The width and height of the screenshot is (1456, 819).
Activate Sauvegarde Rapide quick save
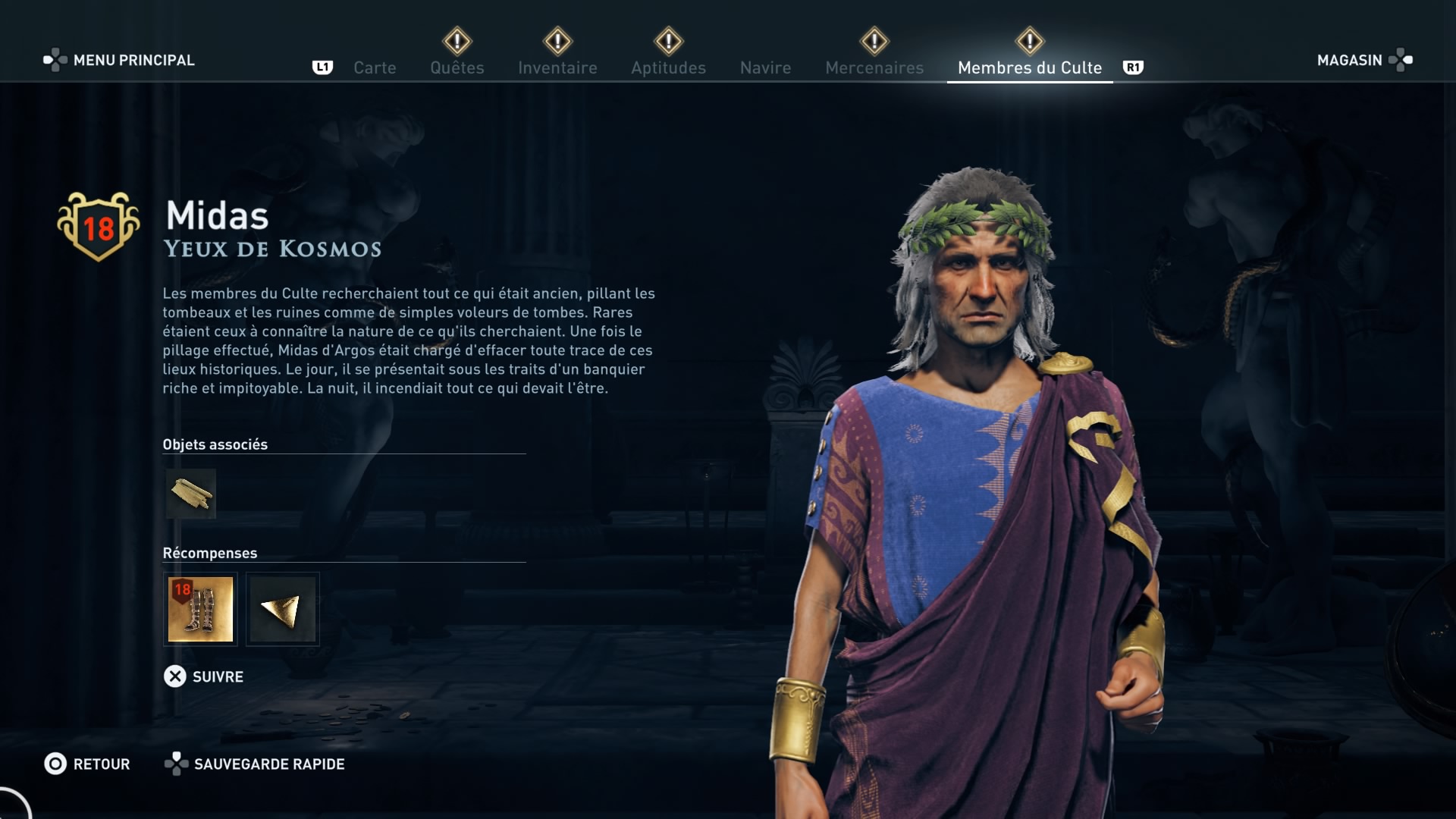coord(255,764)
